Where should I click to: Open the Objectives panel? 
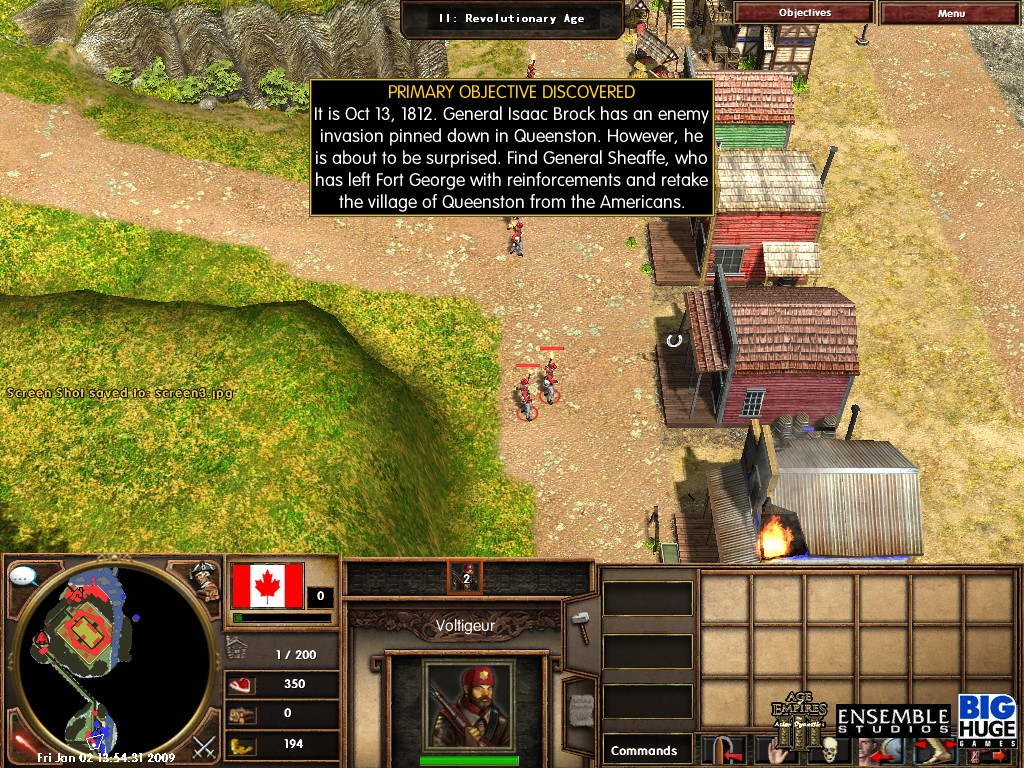[804, 13]
